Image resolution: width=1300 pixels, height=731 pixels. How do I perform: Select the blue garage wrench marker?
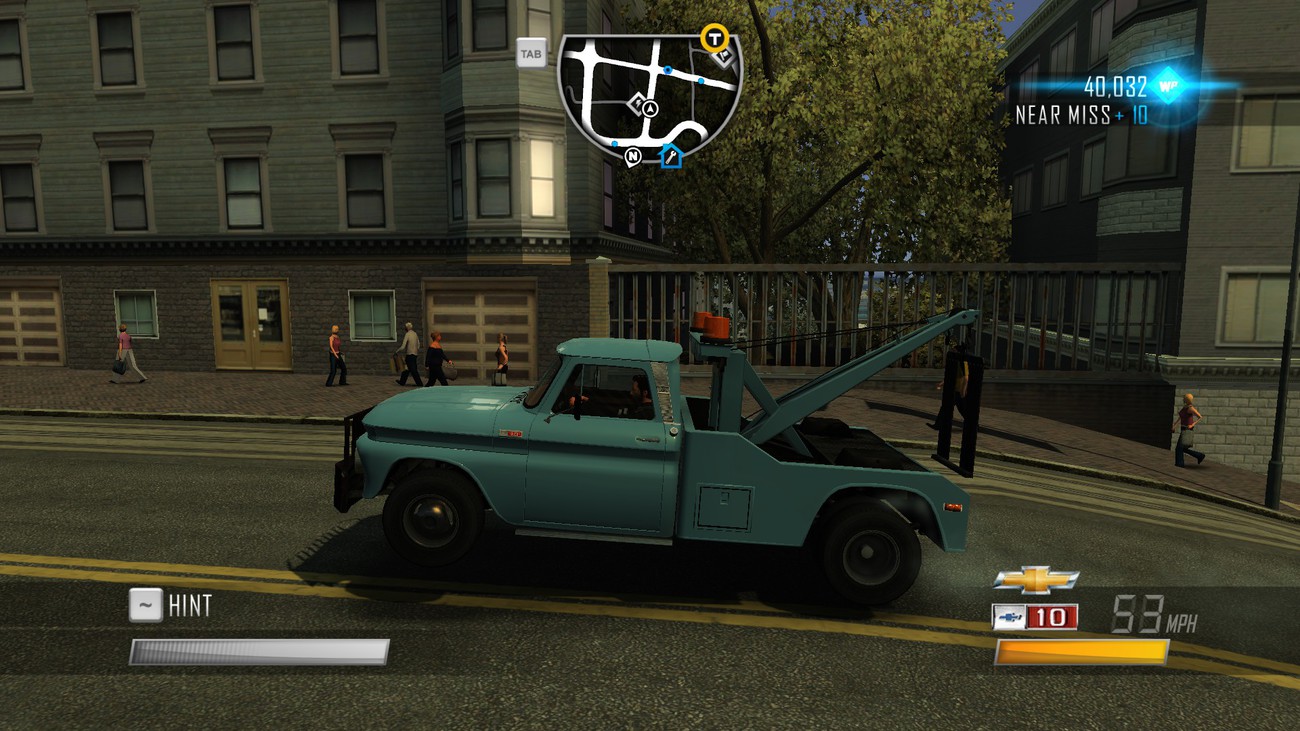(671, 156)
